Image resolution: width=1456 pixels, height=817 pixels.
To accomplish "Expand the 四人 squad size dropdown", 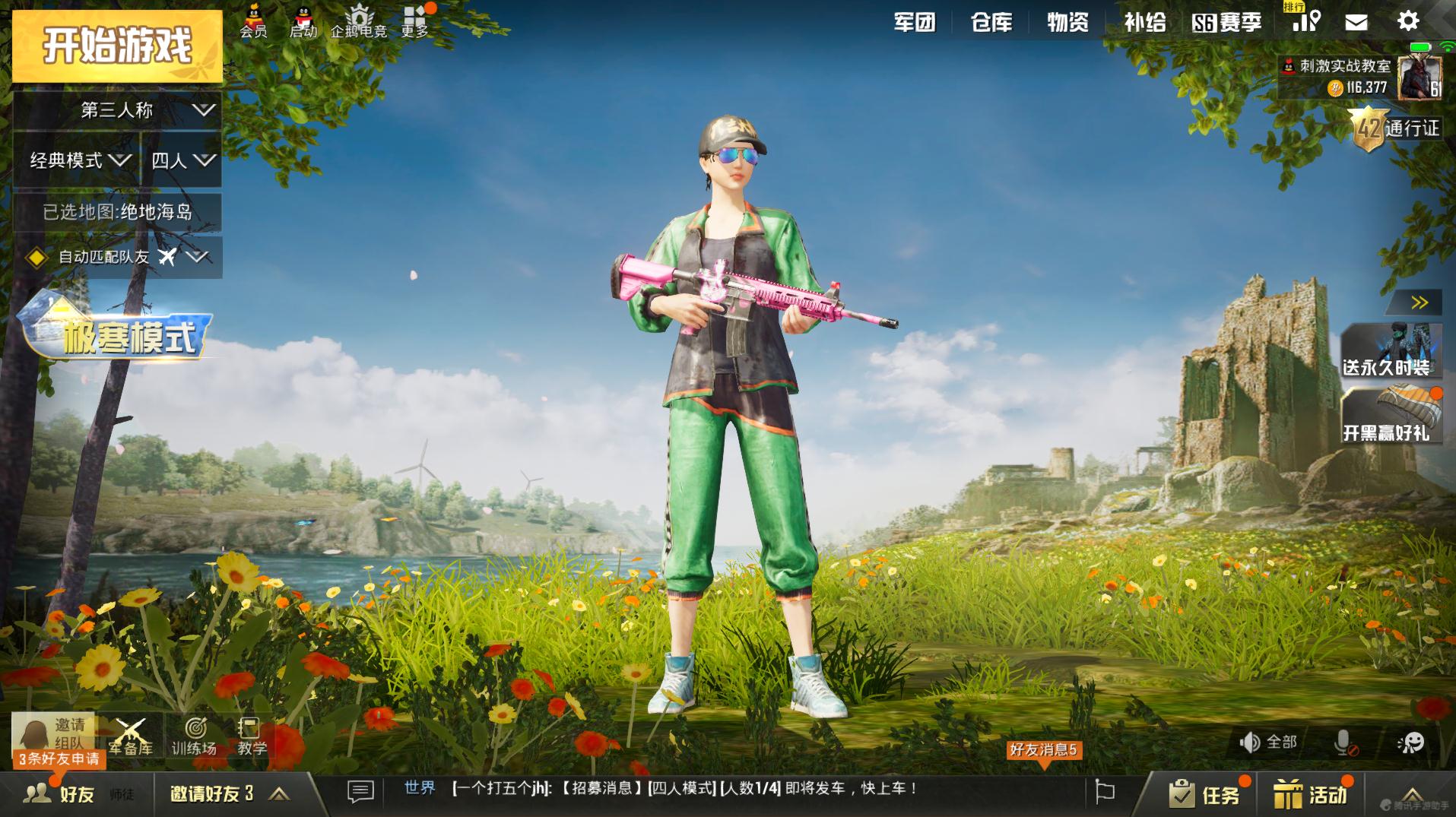I will click(x=182, y=161).
